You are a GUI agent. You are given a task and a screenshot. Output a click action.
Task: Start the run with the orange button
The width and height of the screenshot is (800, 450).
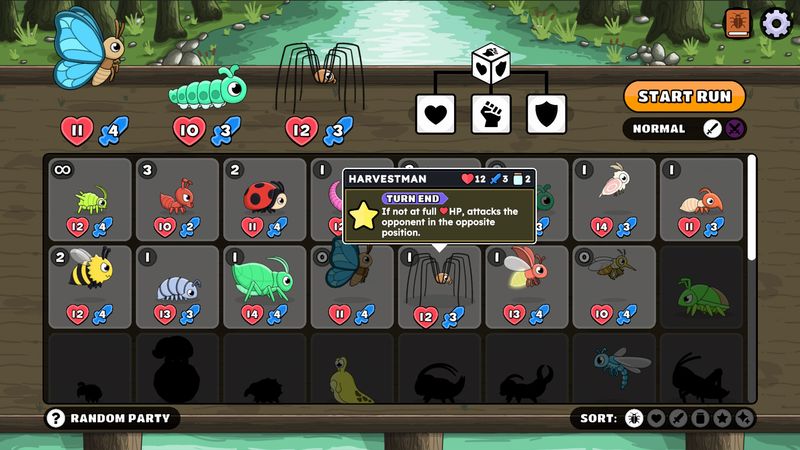point(685,96)
